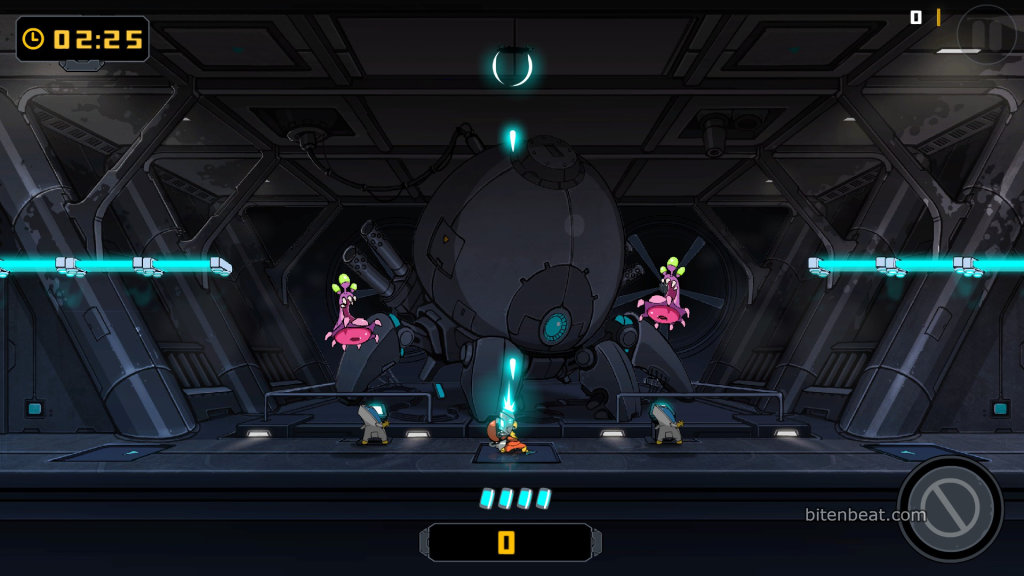Pause the game with the faint pause button
This screenshot has height=576, width=1024.
986,31
